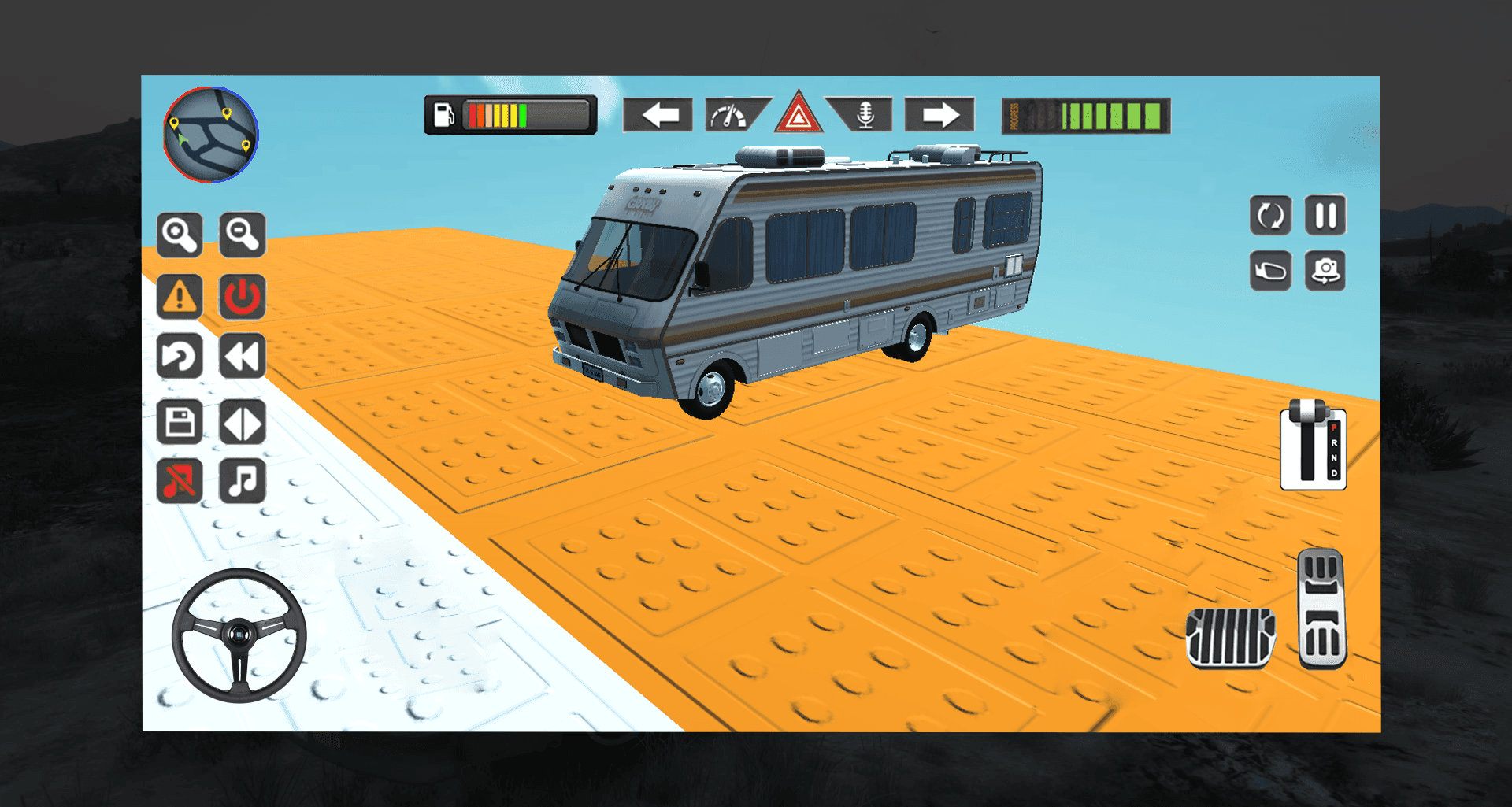Tap the camera view switch icon
The width and height of the screenshot is (1512, 807).
(1326, 270)
